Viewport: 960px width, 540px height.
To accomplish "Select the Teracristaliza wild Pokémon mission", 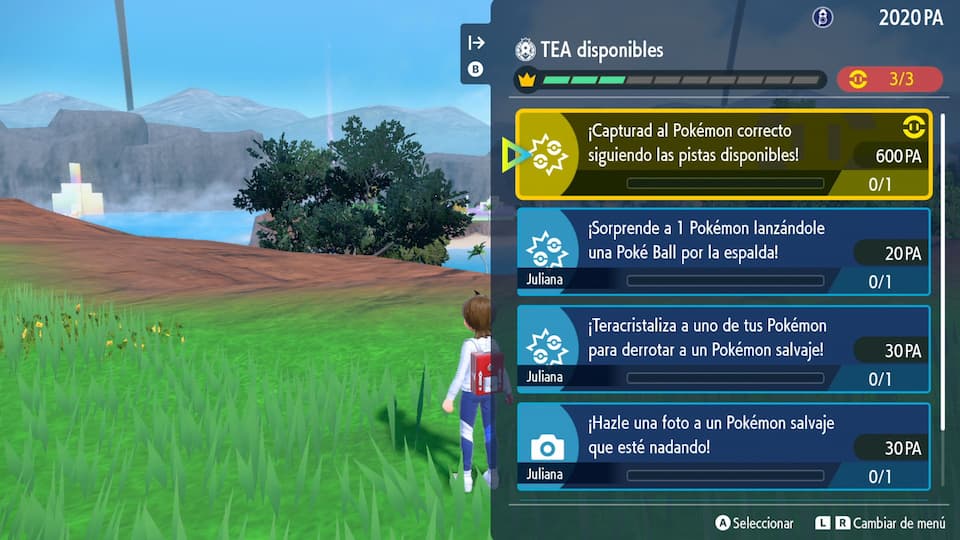I will [x=723, y=348].
